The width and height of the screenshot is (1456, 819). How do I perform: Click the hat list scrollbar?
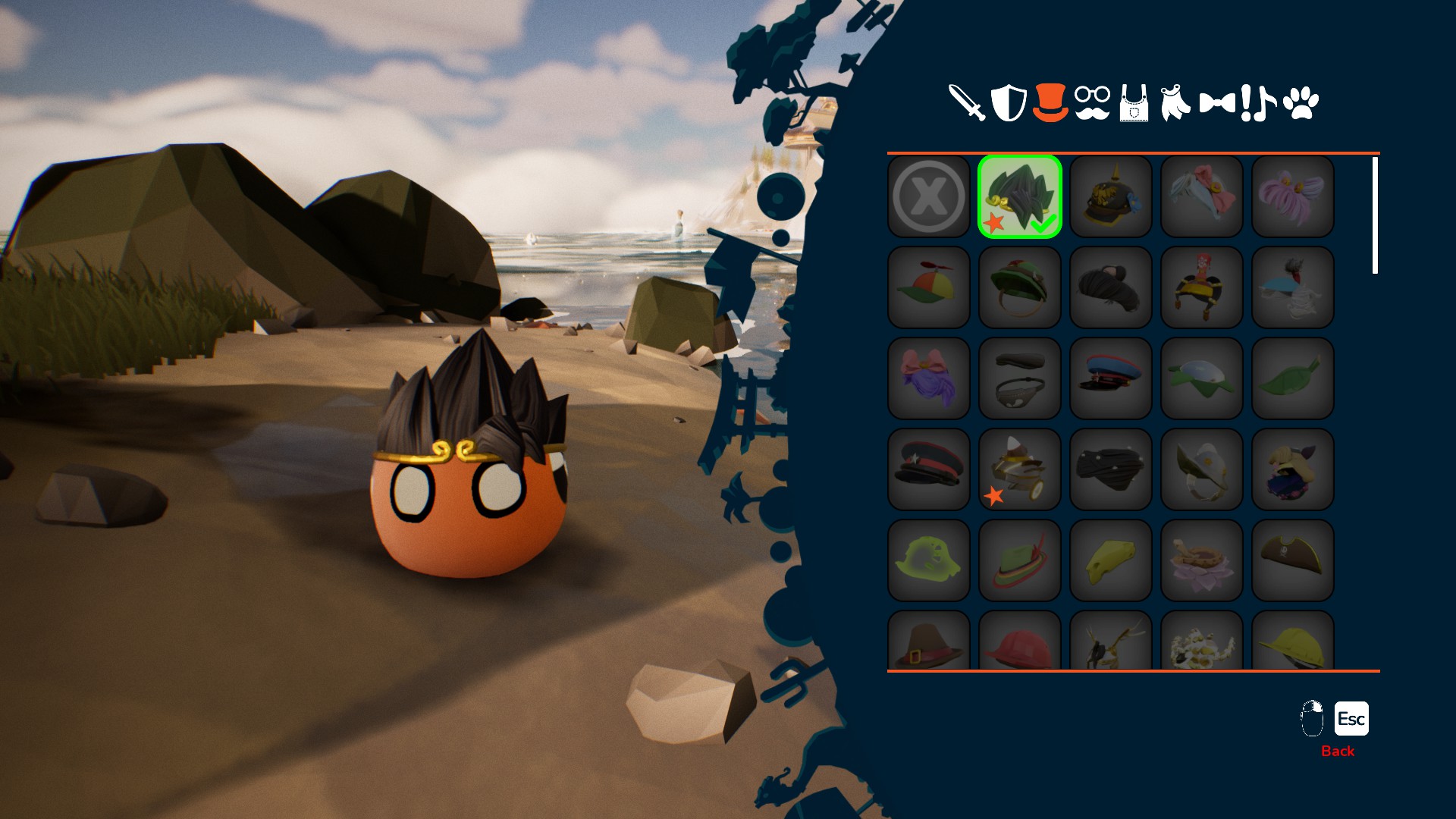[1375, 215]
